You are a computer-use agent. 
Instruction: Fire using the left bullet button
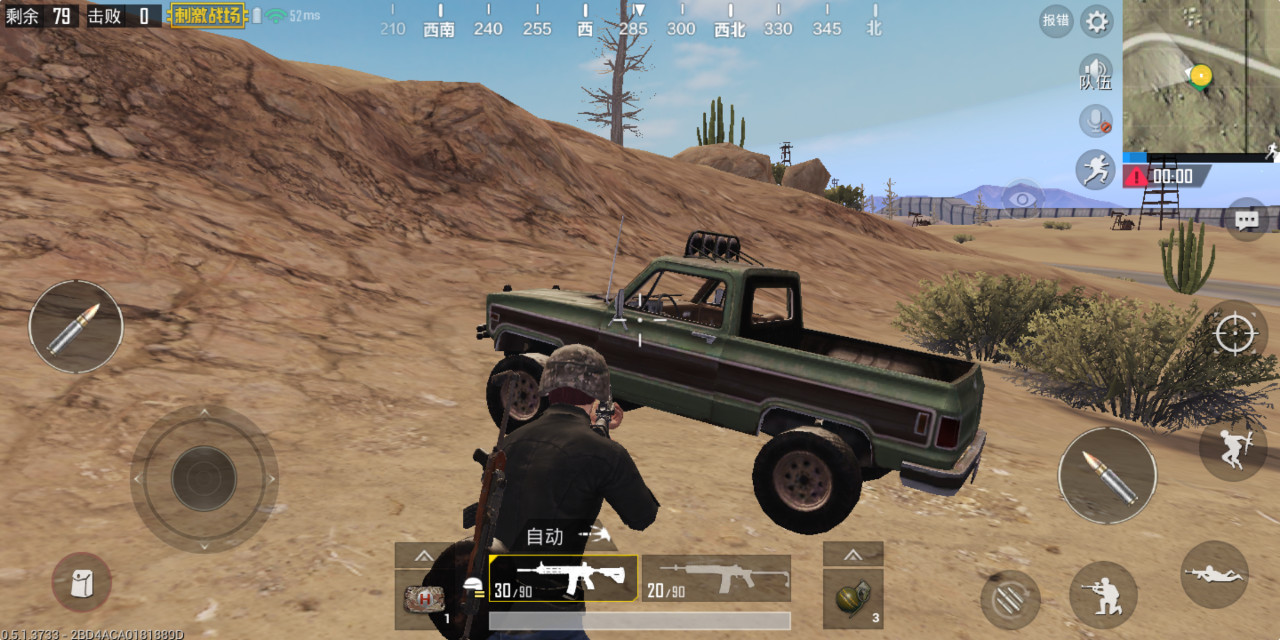pos(76,327)
